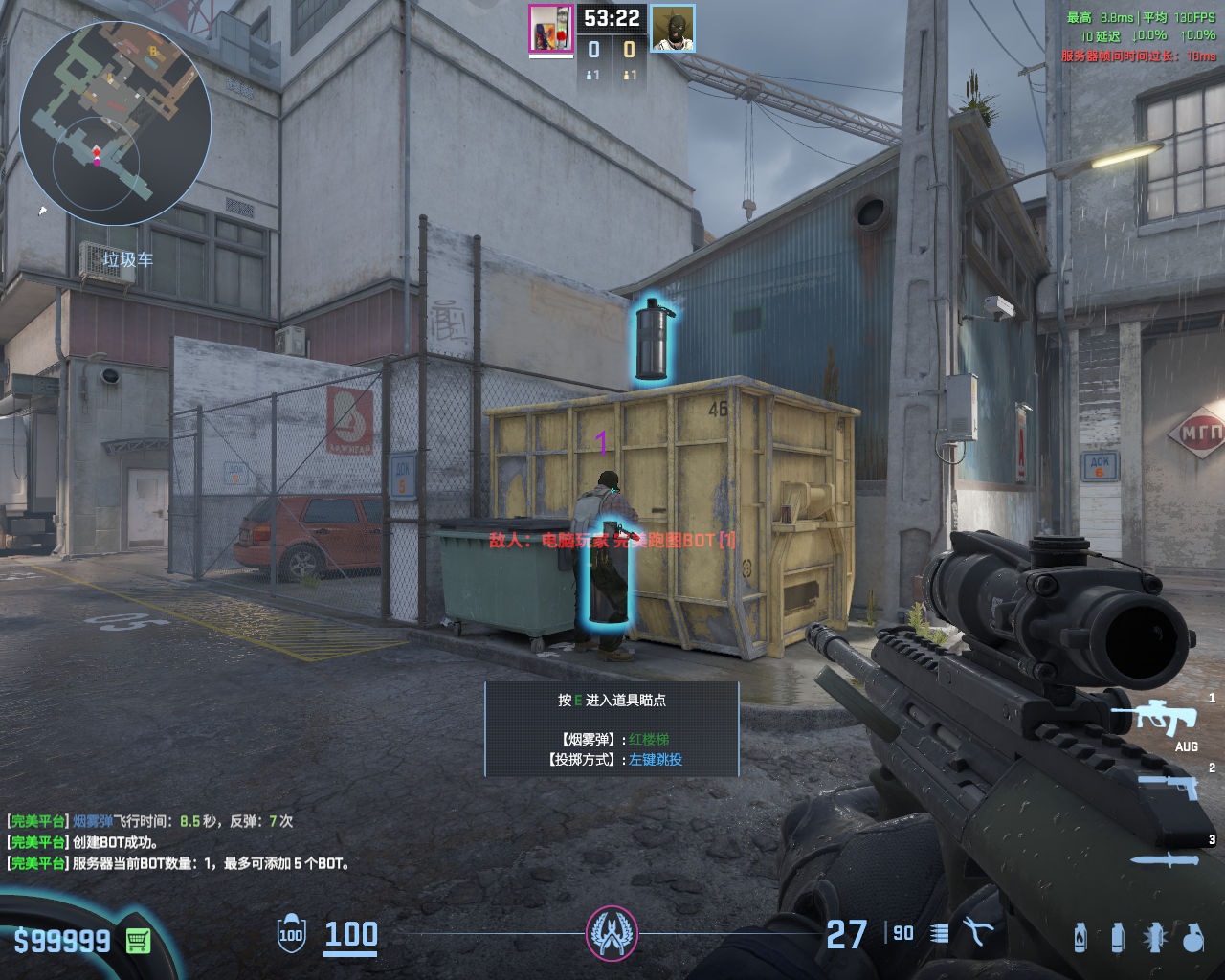Click the circular radar minimap
This screenshot has width=1225, height=980.
115,117
